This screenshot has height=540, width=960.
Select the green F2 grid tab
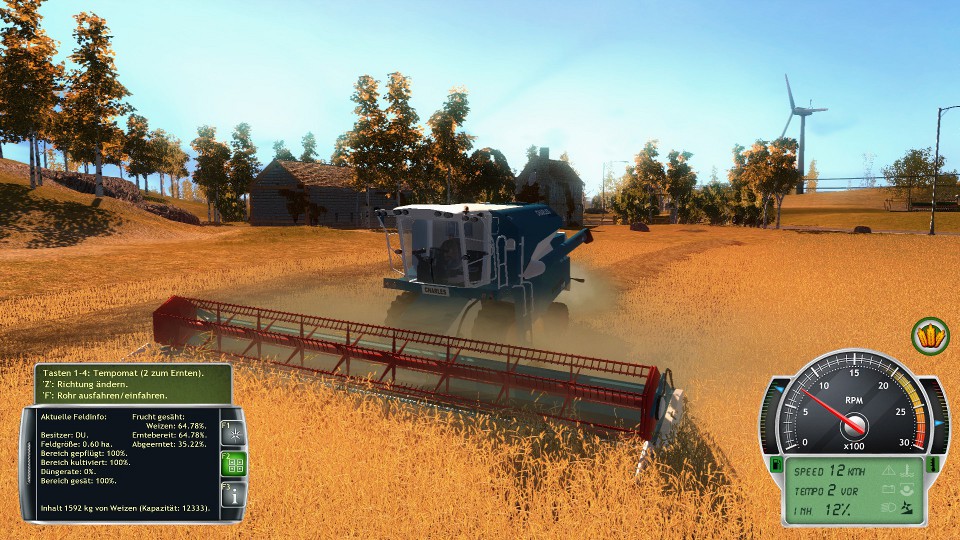tap(232, 464)
